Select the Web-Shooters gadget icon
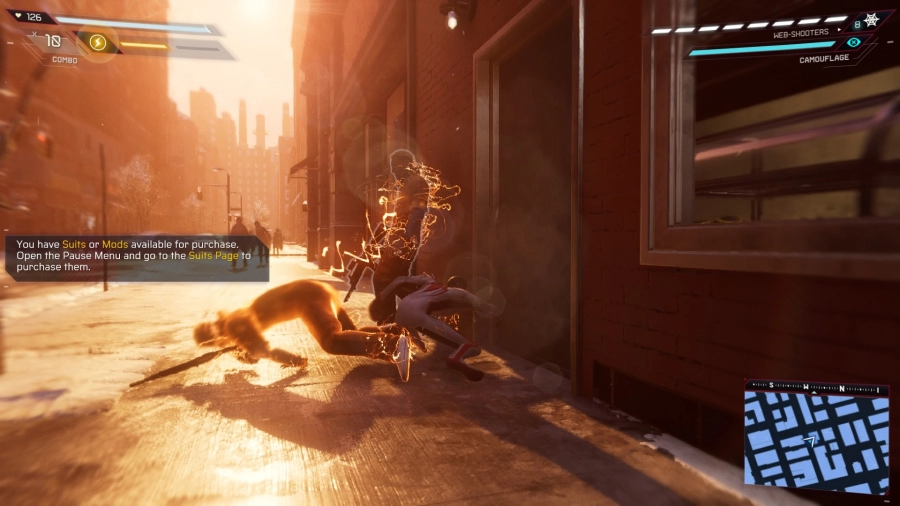The image size is (900, 506). (x=870, y=20)
